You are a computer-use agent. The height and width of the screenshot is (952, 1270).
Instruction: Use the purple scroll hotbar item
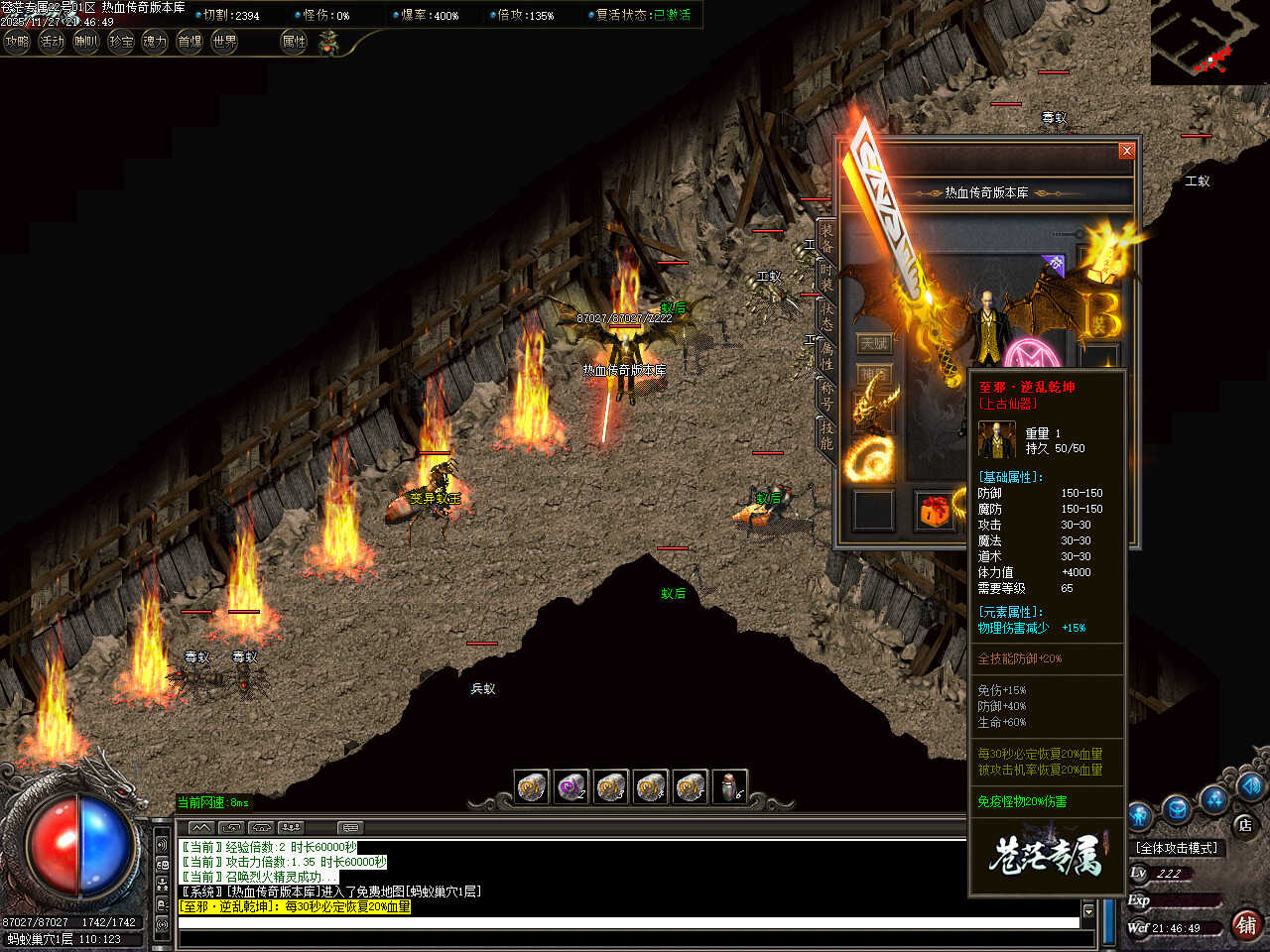(571, 787)
